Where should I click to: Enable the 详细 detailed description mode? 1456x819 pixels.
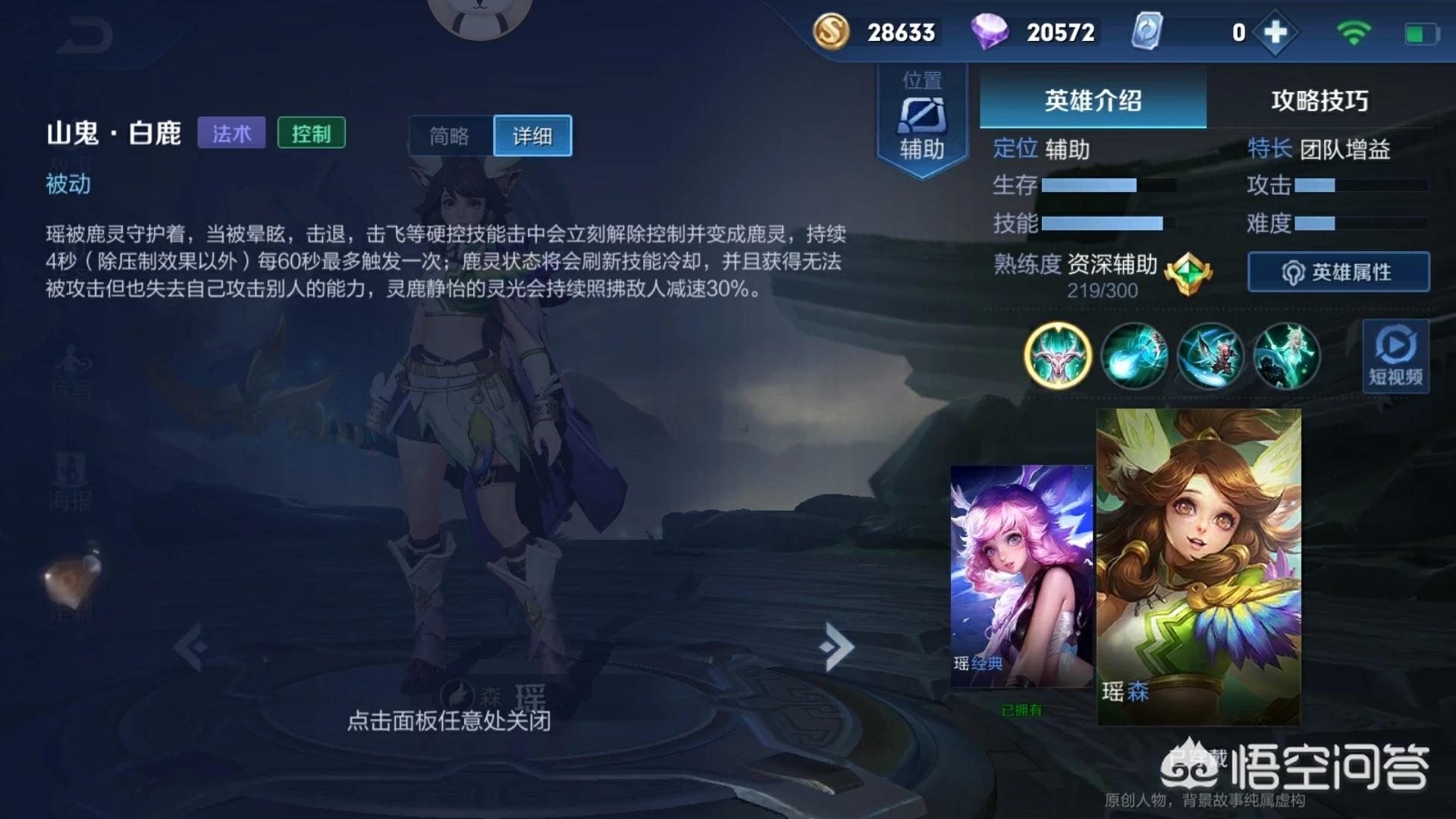pos(532,135)
